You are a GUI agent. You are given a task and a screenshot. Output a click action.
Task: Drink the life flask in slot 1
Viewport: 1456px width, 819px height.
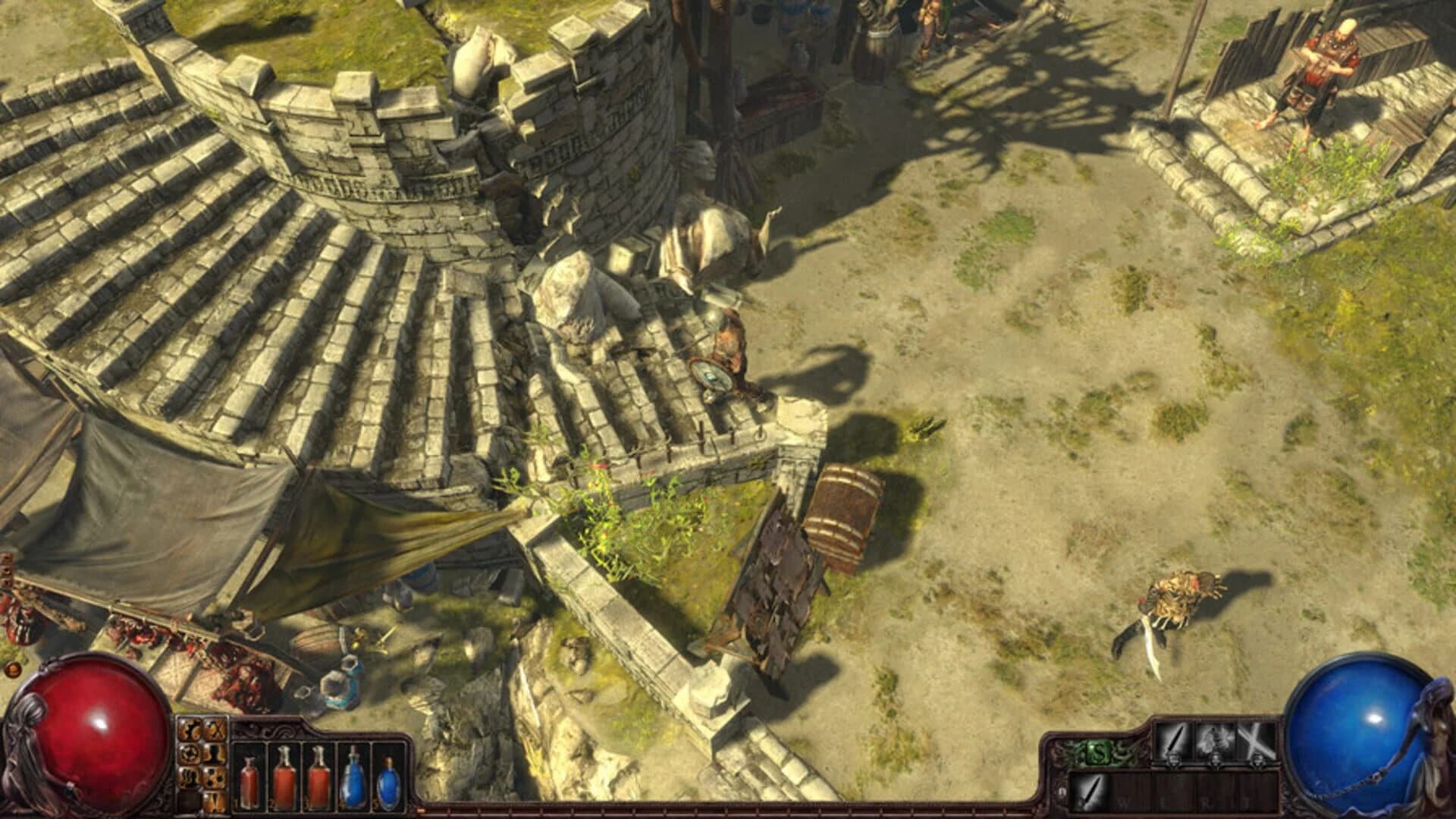click(x=249, y=781)
